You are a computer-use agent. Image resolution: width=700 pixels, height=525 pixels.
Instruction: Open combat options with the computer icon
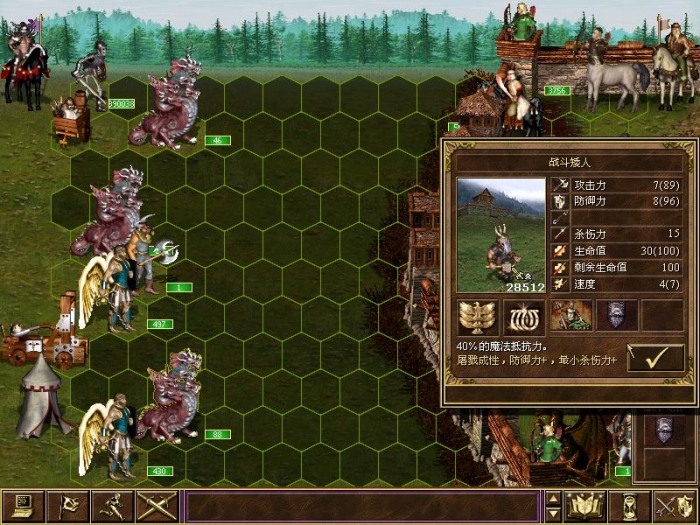tap(20, 506)
